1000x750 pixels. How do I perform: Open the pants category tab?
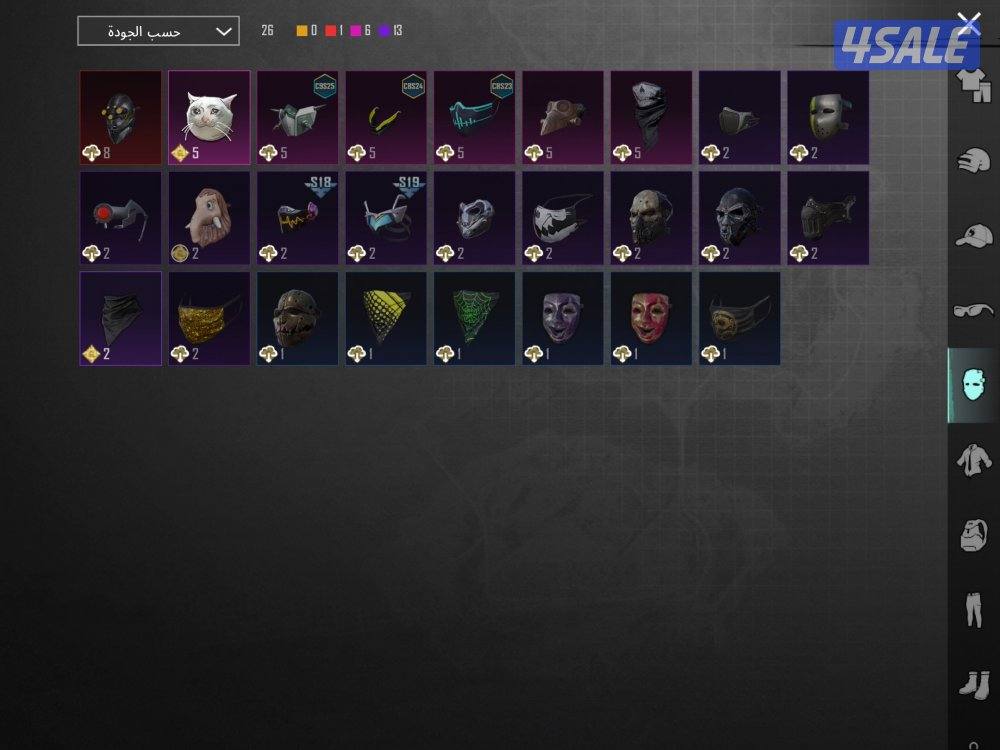(x=973, y=610)
